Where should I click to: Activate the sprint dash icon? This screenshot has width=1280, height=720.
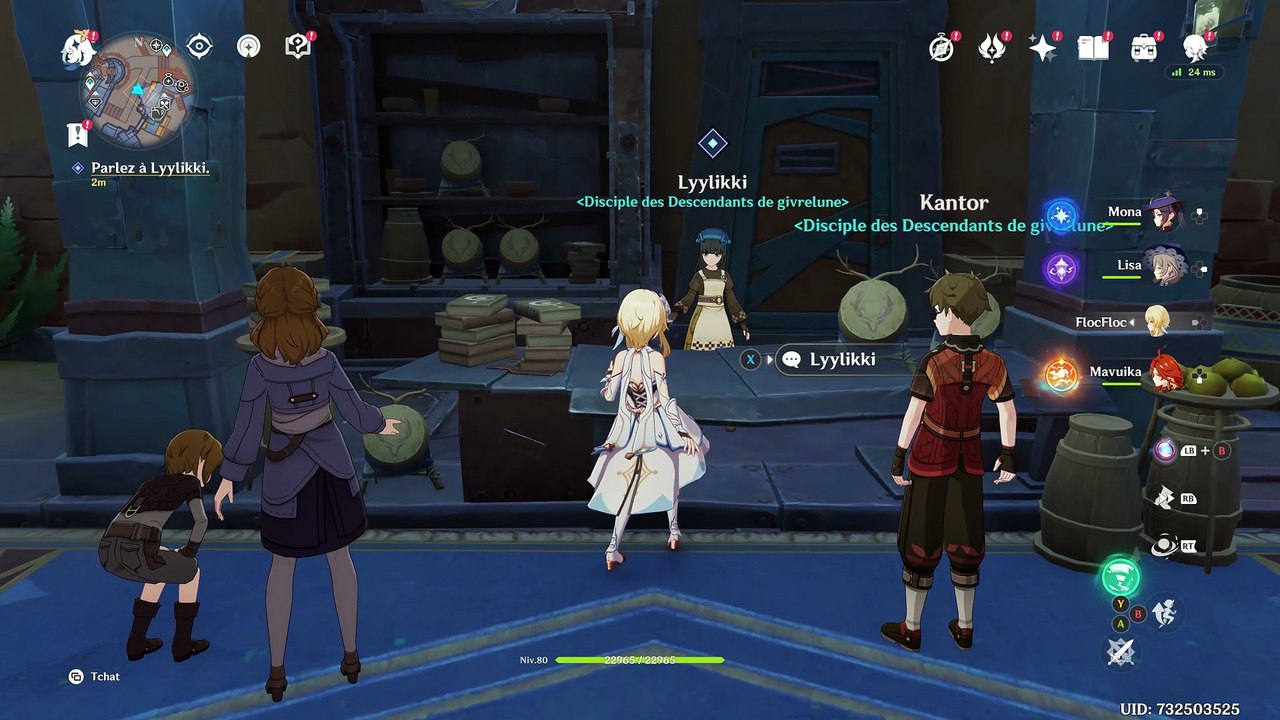(x=1164, y=611)
